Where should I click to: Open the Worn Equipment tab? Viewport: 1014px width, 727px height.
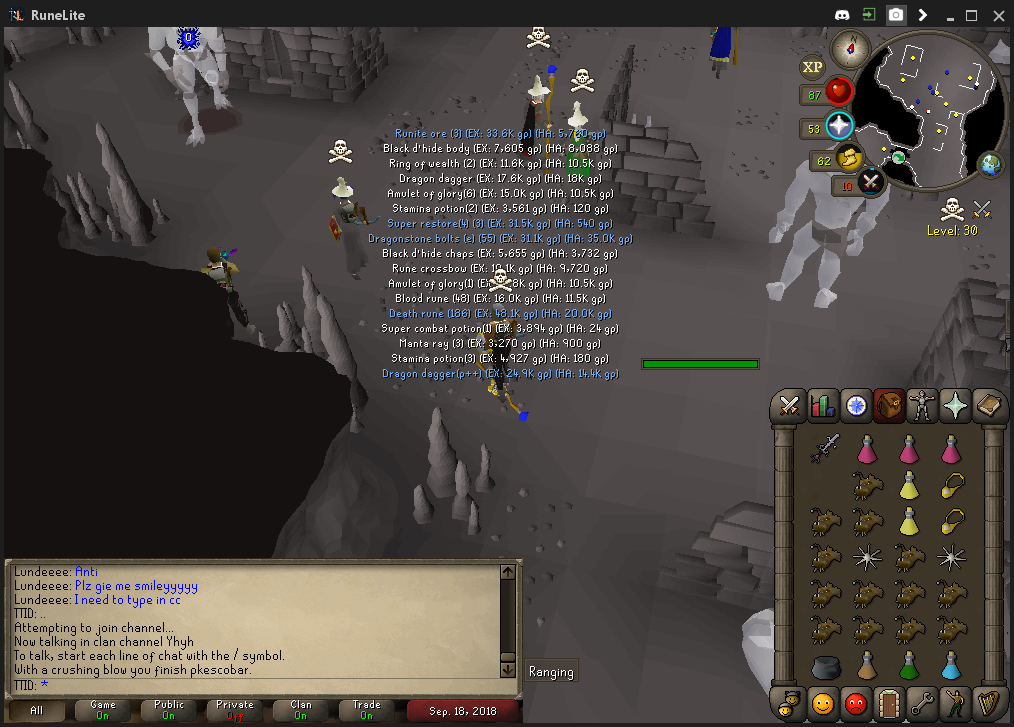[921, 406]
